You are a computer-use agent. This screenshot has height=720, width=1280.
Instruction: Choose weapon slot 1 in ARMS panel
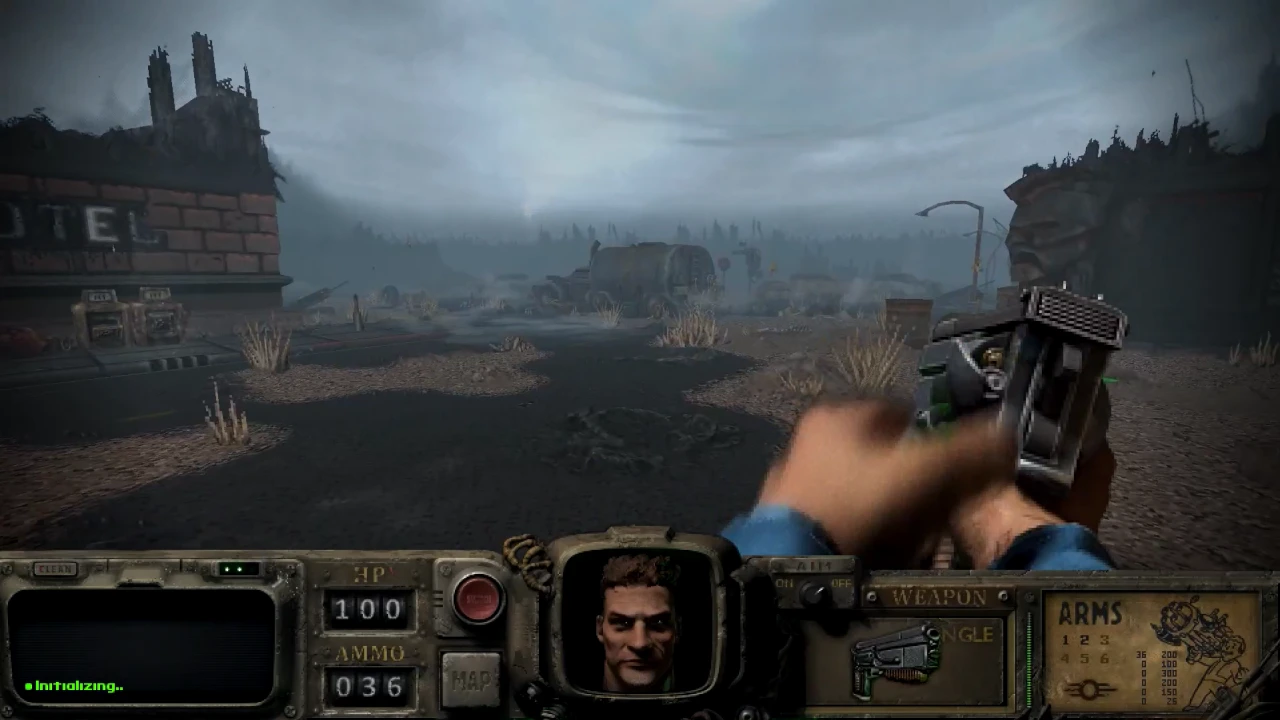[1066, 640]
